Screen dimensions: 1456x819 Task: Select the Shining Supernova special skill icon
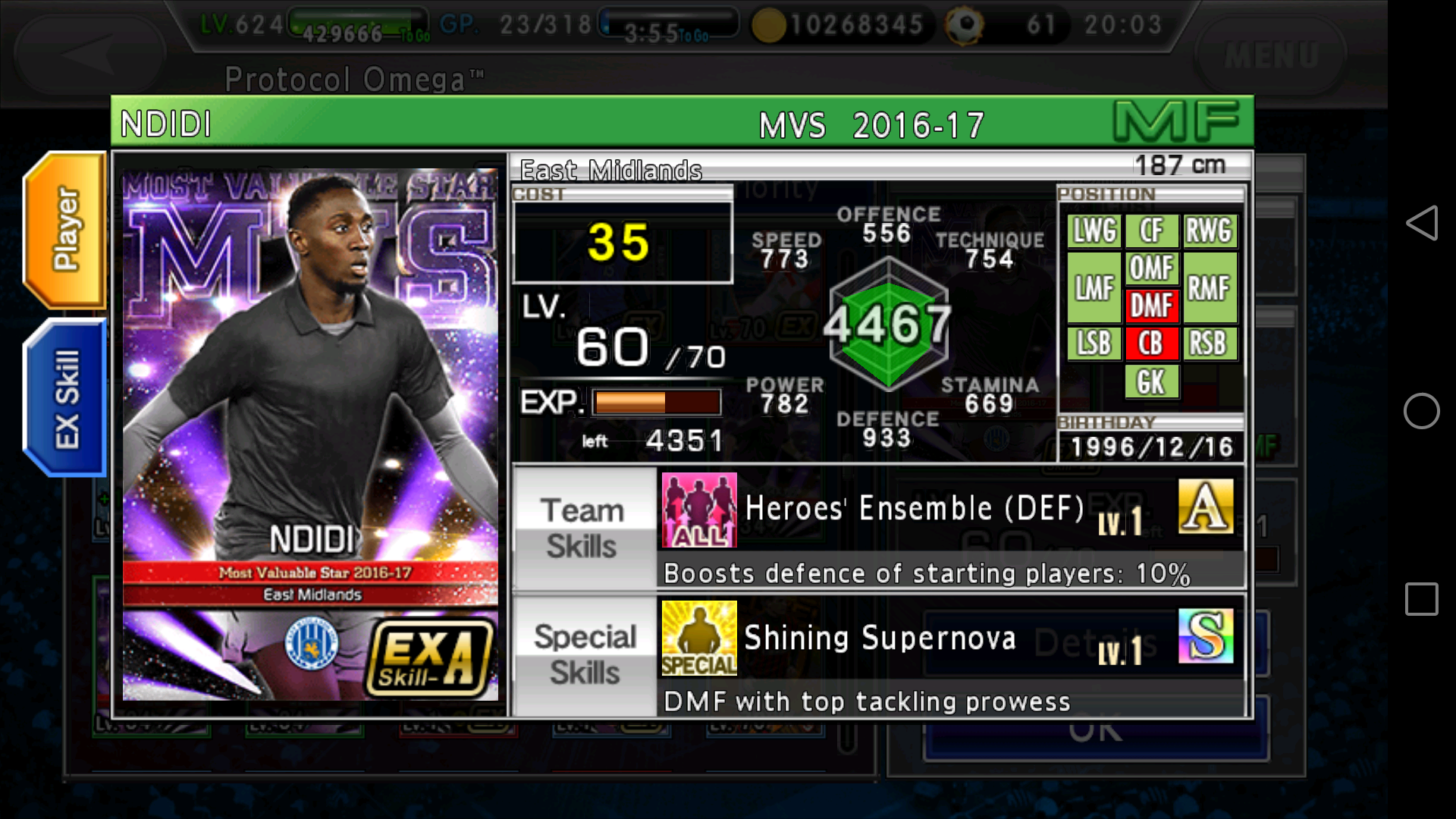(698, 638)
